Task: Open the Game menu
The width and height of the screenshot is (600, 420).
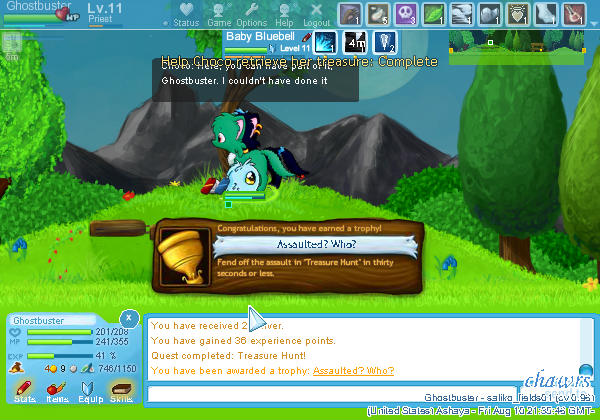Action: pyautogui.click(x=219, y=14)
